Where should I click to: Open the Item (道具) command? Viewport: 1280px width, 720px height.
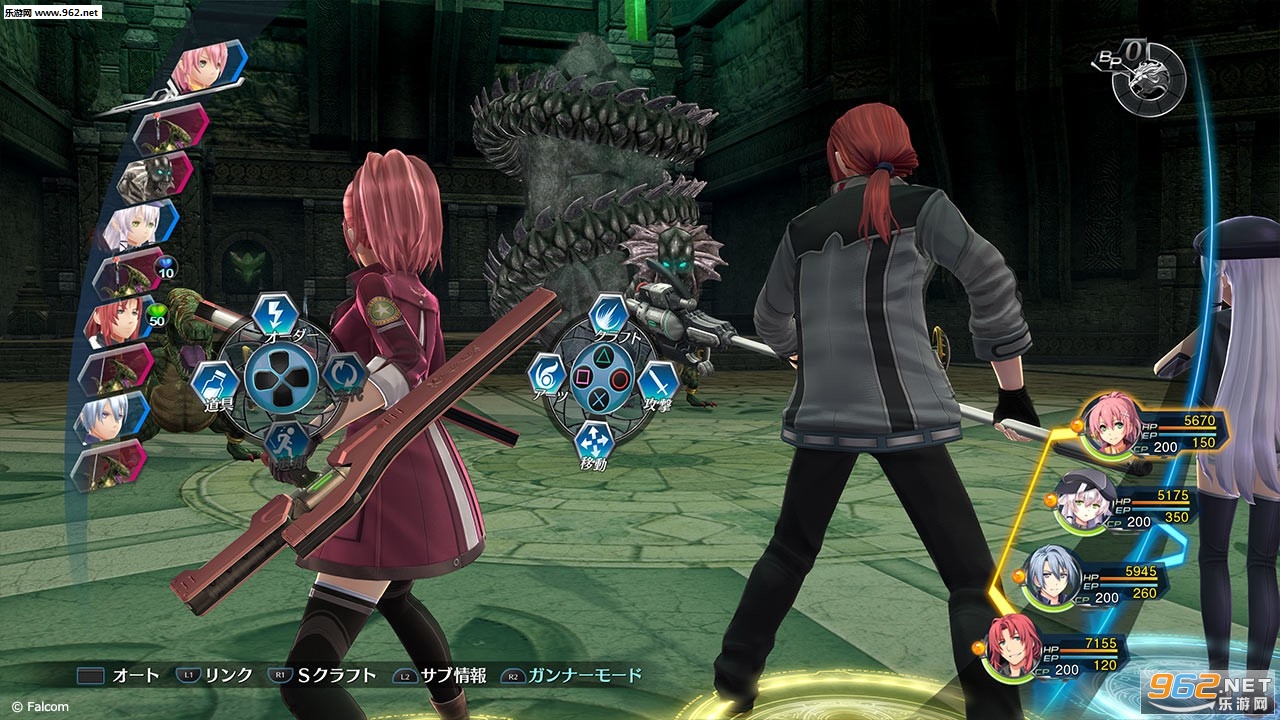[x=214, y=383]
